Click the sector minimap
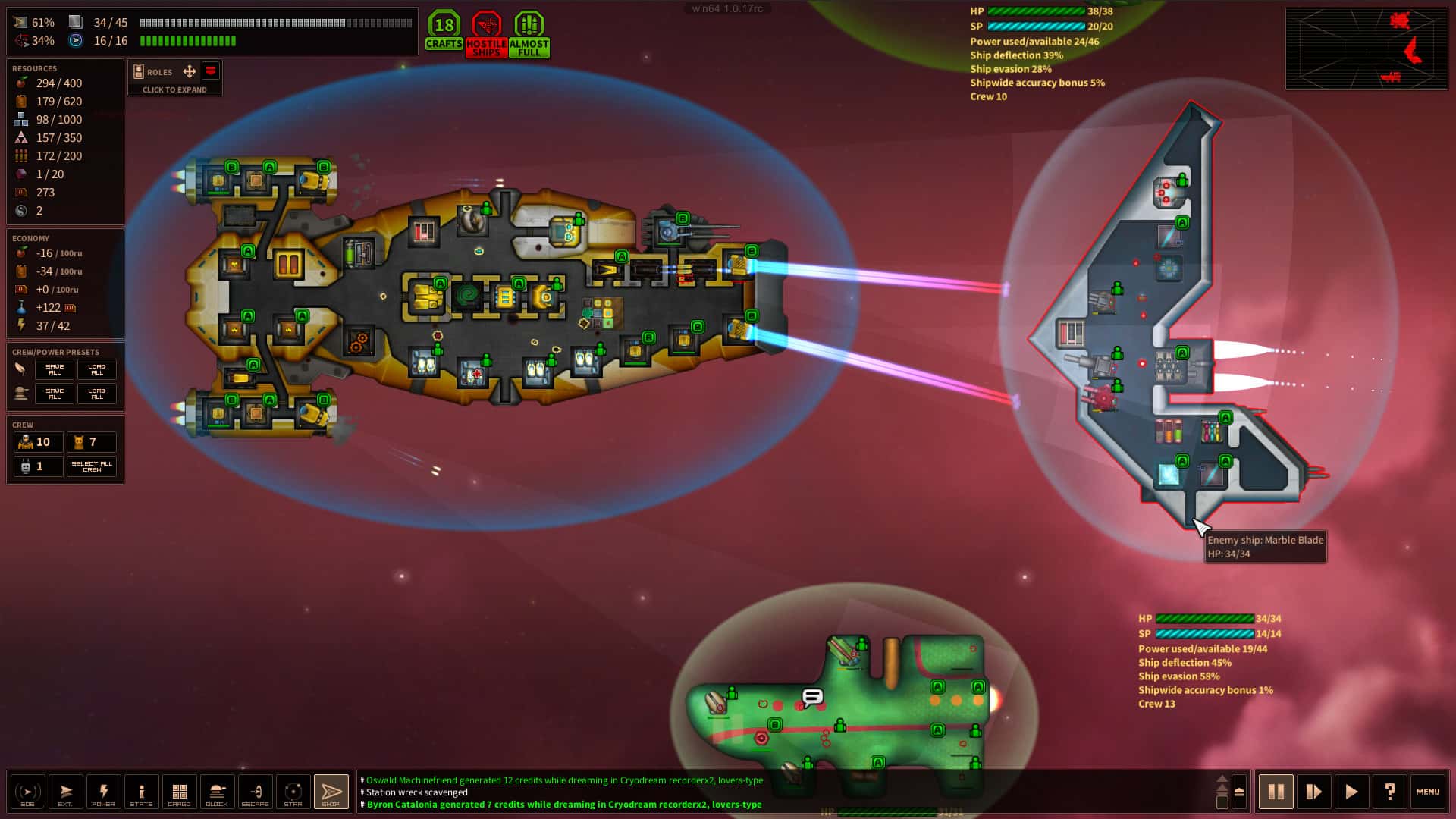 [1367, 49]
